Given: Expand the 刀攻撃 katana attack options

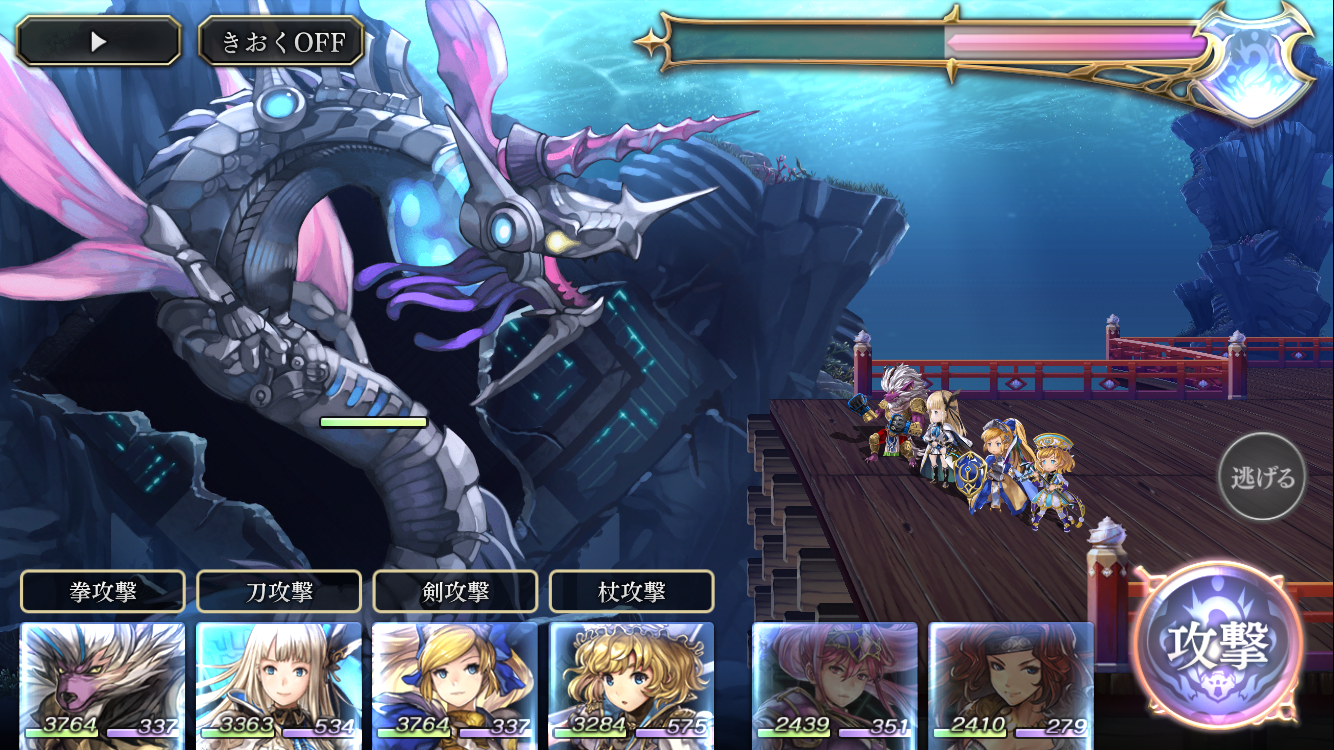Looking at the screenshot, I should point(278,591).
